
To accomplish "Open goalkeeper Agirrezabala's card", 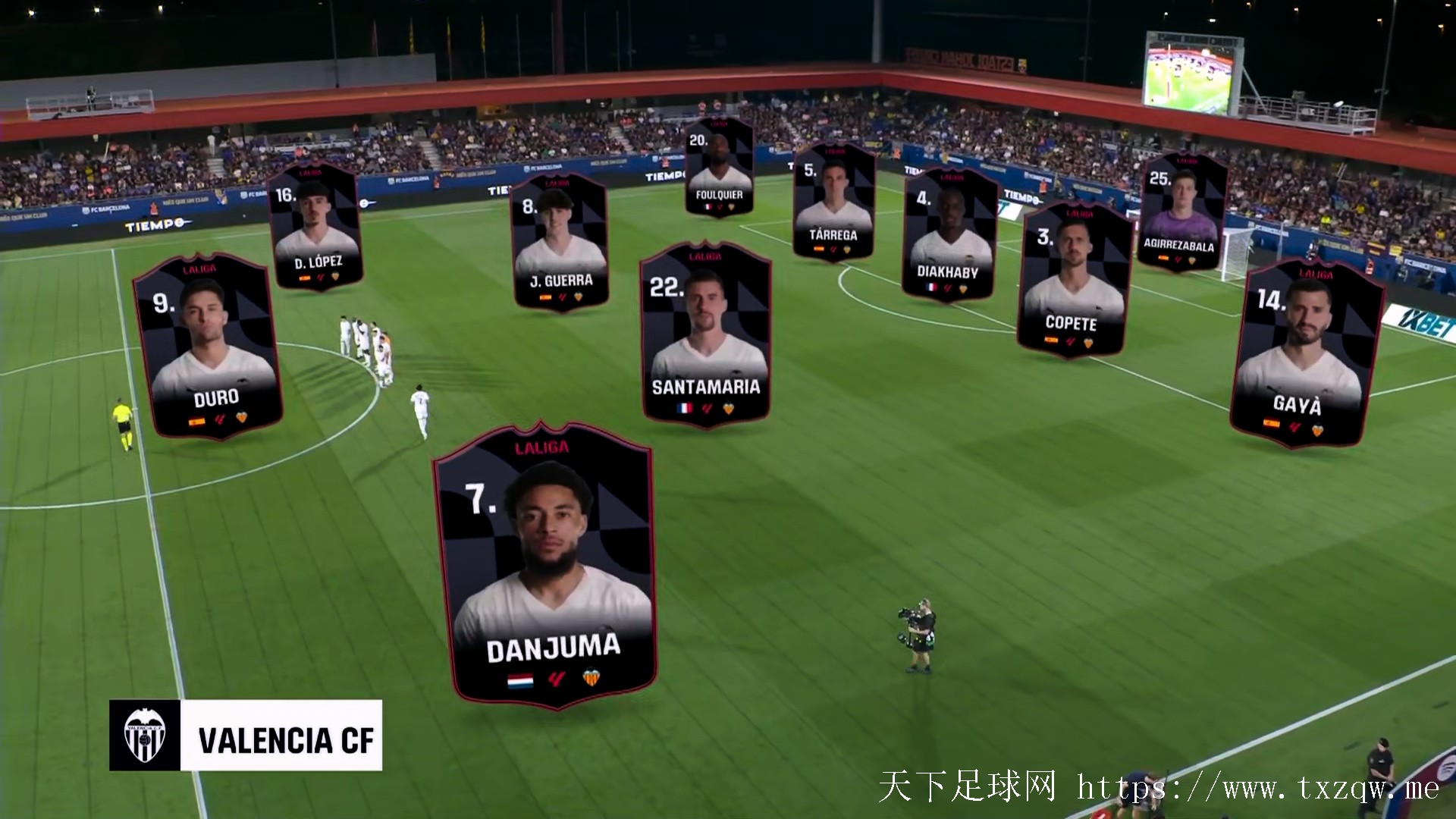I will (x=1181, y=212).
